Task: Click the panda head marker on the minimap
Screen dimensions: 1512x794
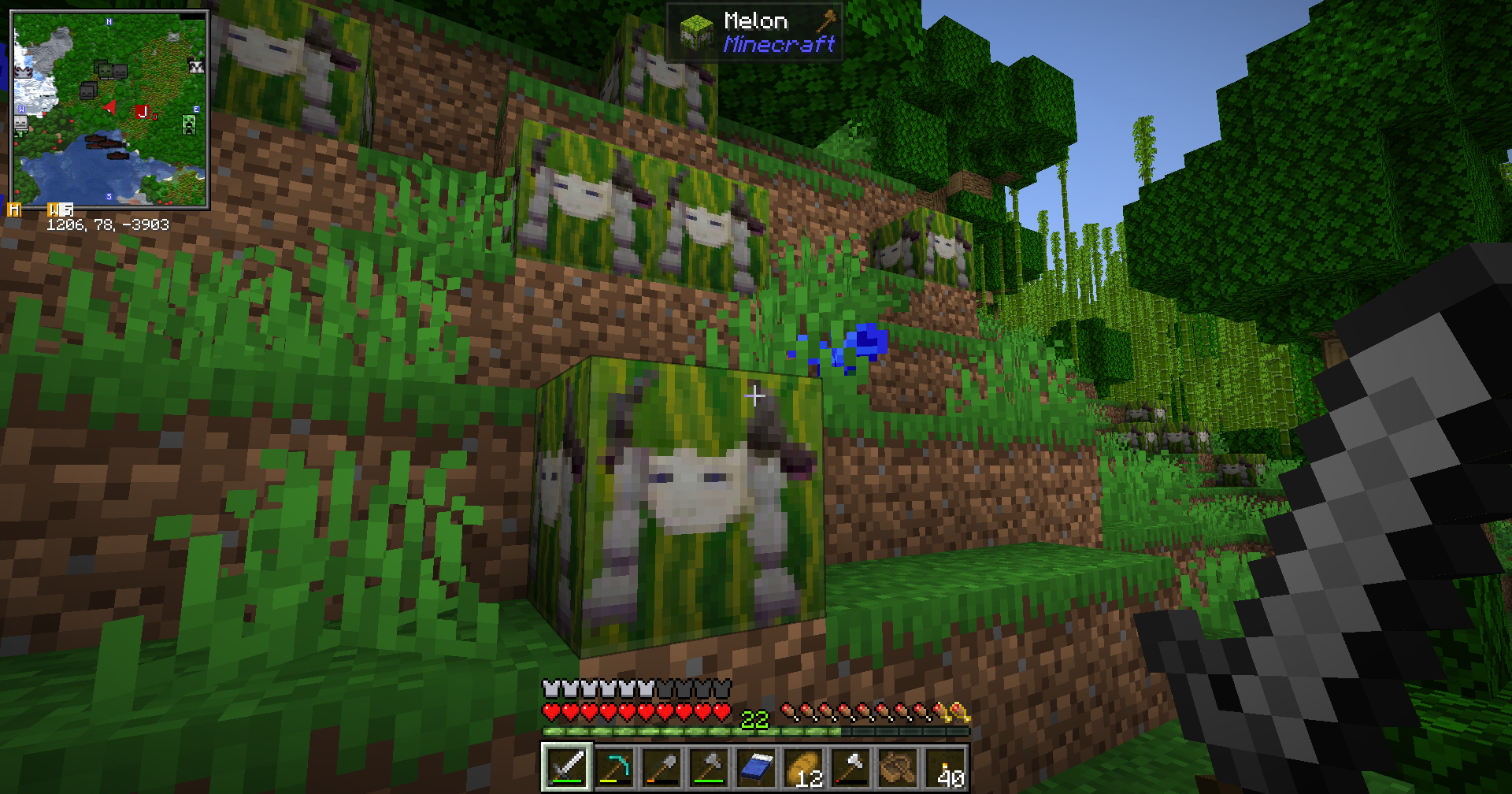Action: click(x=196, y=67)
